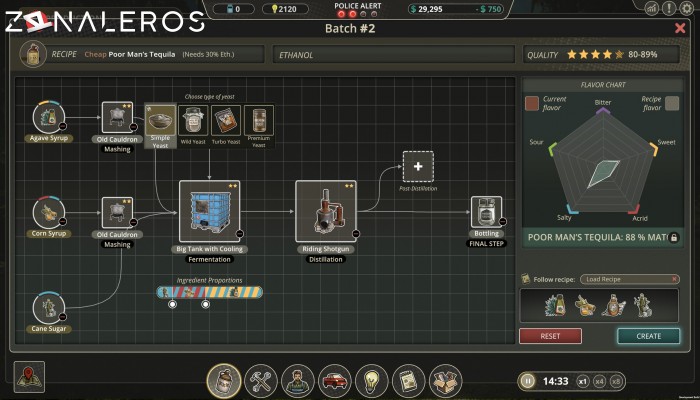The image size is (700, 400).
Task: Reset the batch recipe
Action: (x=550, y=336)
